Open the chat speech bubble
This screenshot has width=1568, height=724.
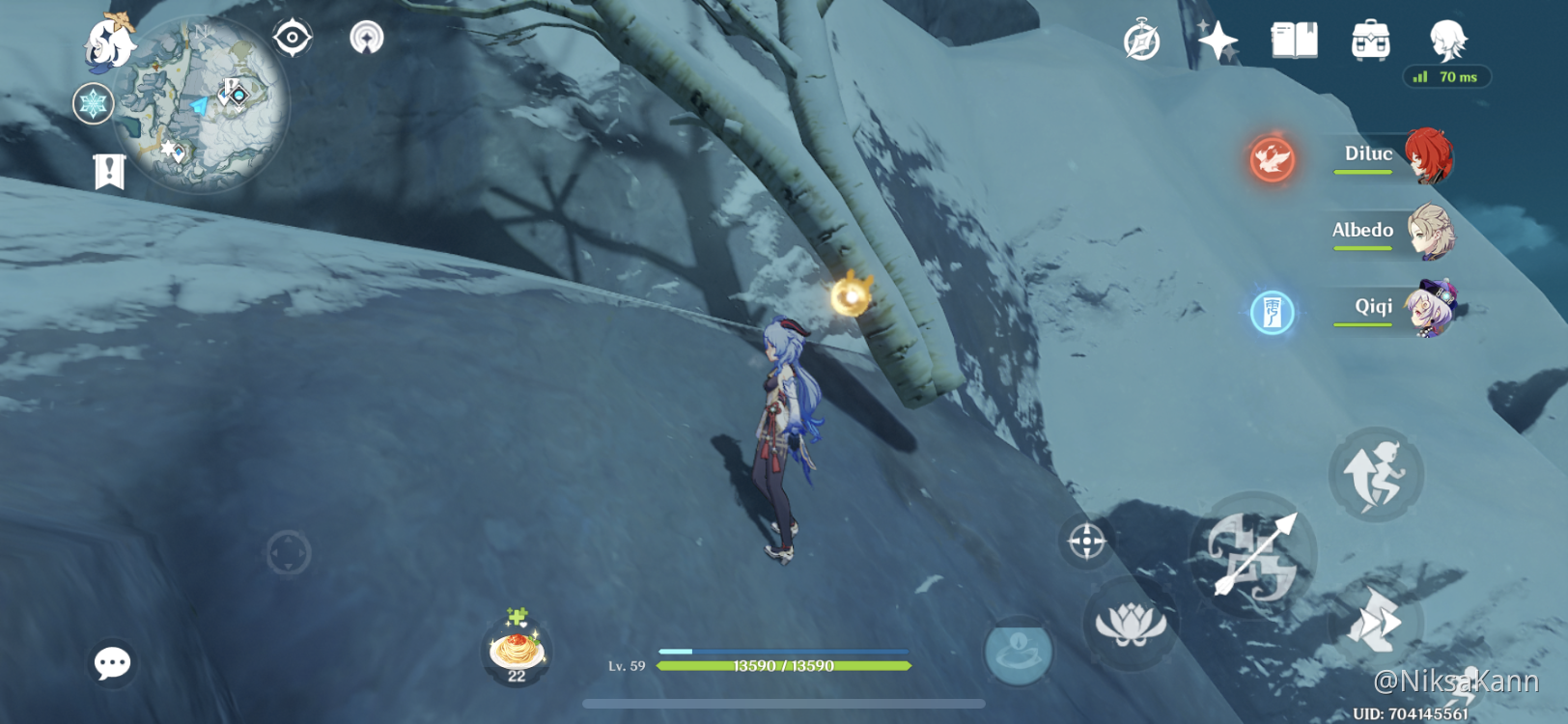click(x=112, y=663)
